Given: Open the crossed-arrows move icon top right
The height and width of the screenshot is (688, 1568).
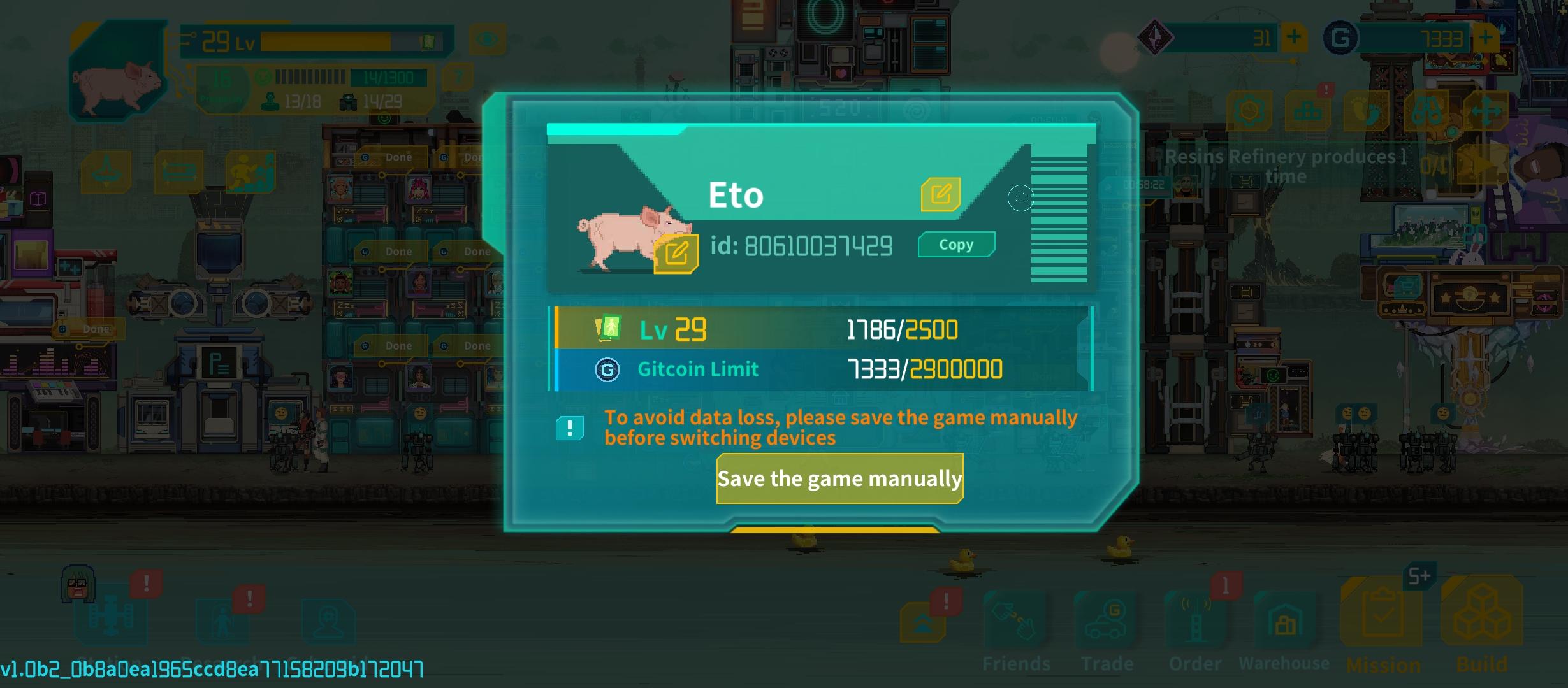Looking at the screenshot, I should tap(1485, 110).
